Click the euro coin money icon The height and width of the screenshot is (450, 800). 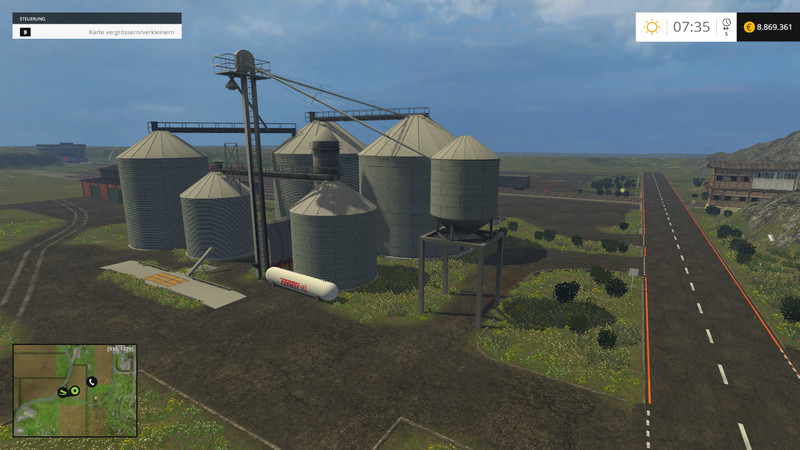[x=749, y=27]
